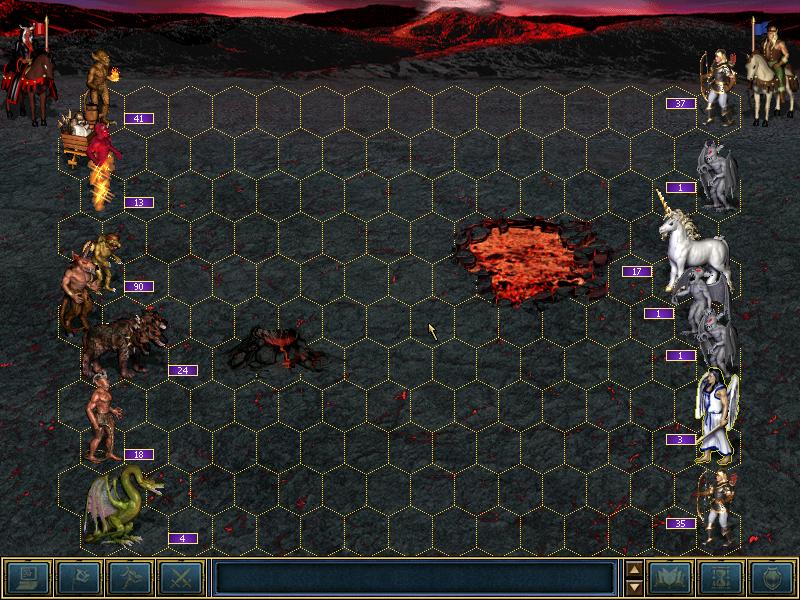Image resolution: width=800 pixels, height=600 pixels.
Task: Make the current unit wait with the hourglass
Action: click(720, 577)
